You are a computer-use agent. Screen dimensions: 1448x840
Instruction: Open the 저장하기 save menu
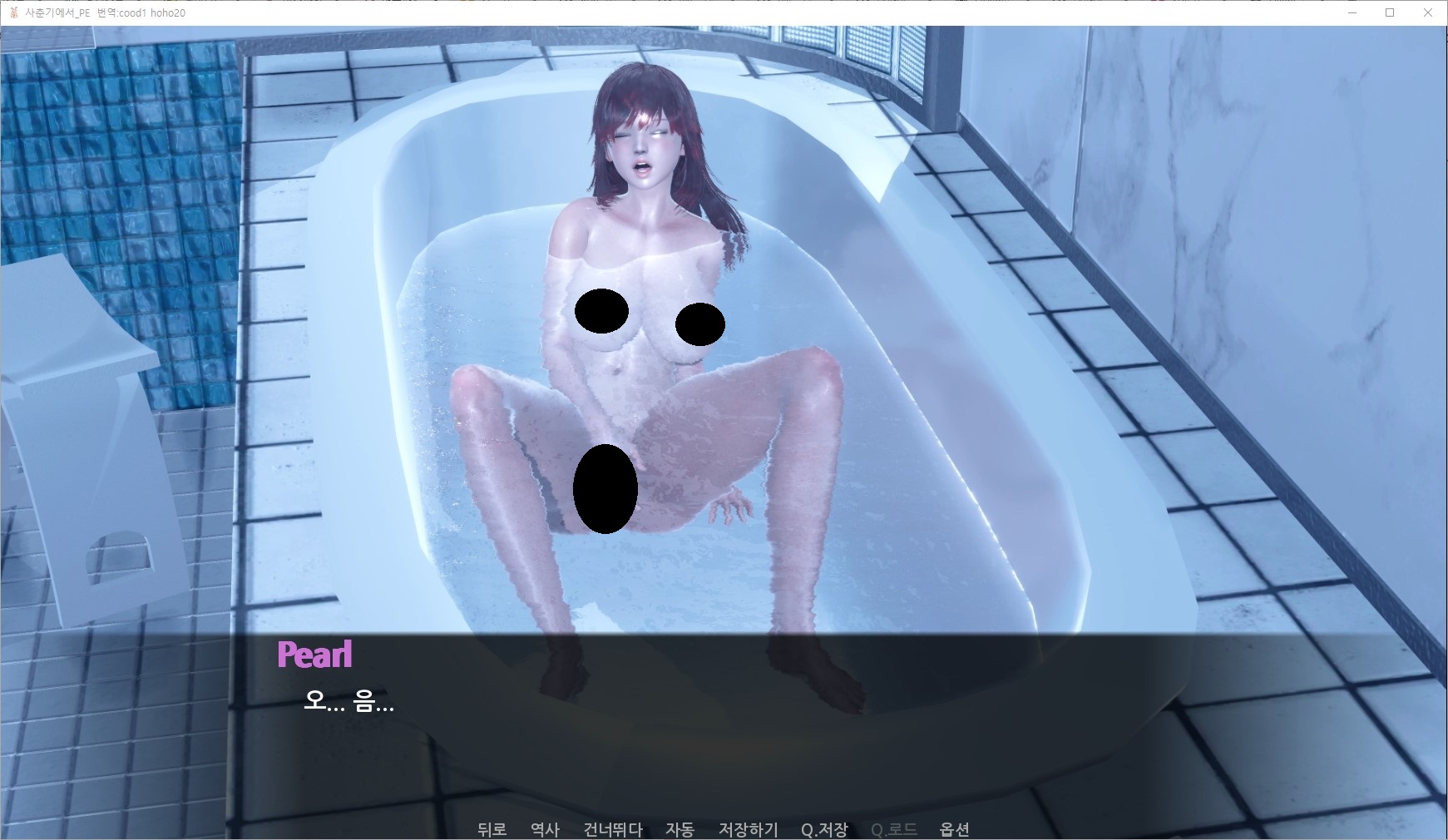pos(748,829)
